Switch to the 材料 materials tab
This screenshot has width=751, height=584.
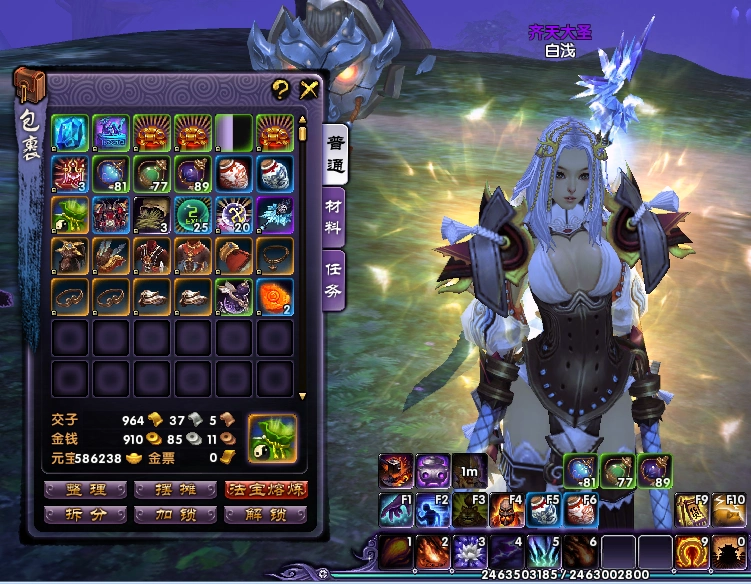(x=335, y=212)
